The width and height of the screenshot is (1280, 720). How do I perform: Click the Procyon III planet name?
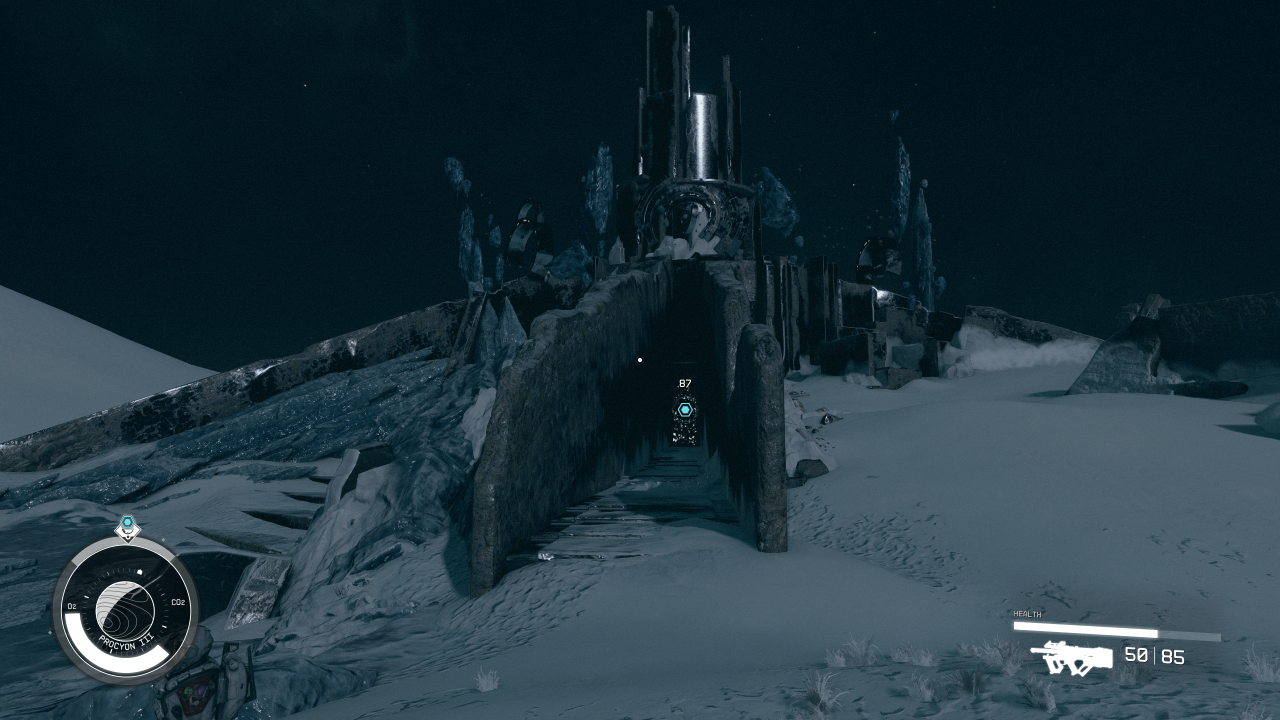point(125,641)
